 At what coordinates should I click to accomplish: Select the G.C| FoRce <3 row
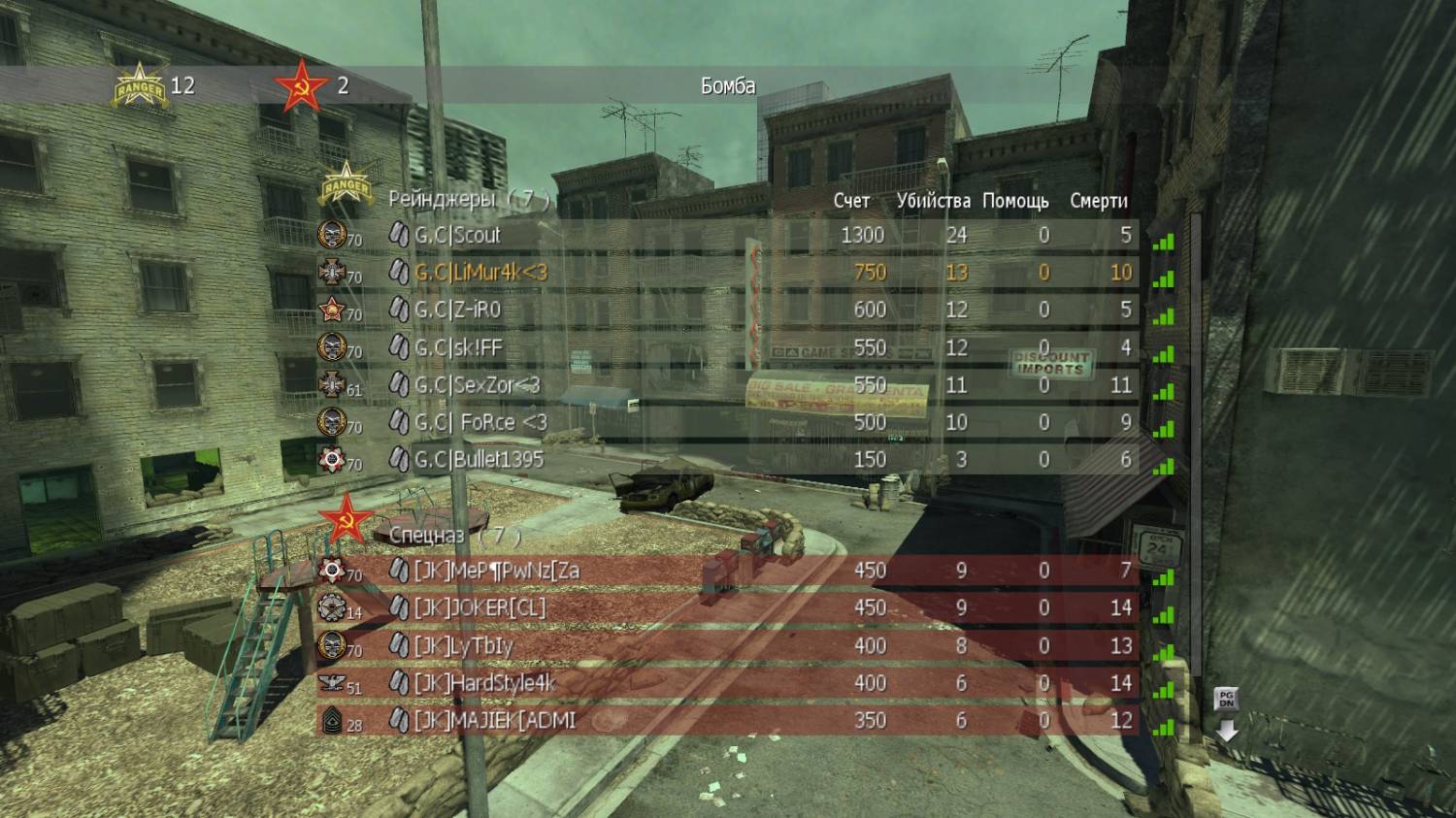click(480, 422)
